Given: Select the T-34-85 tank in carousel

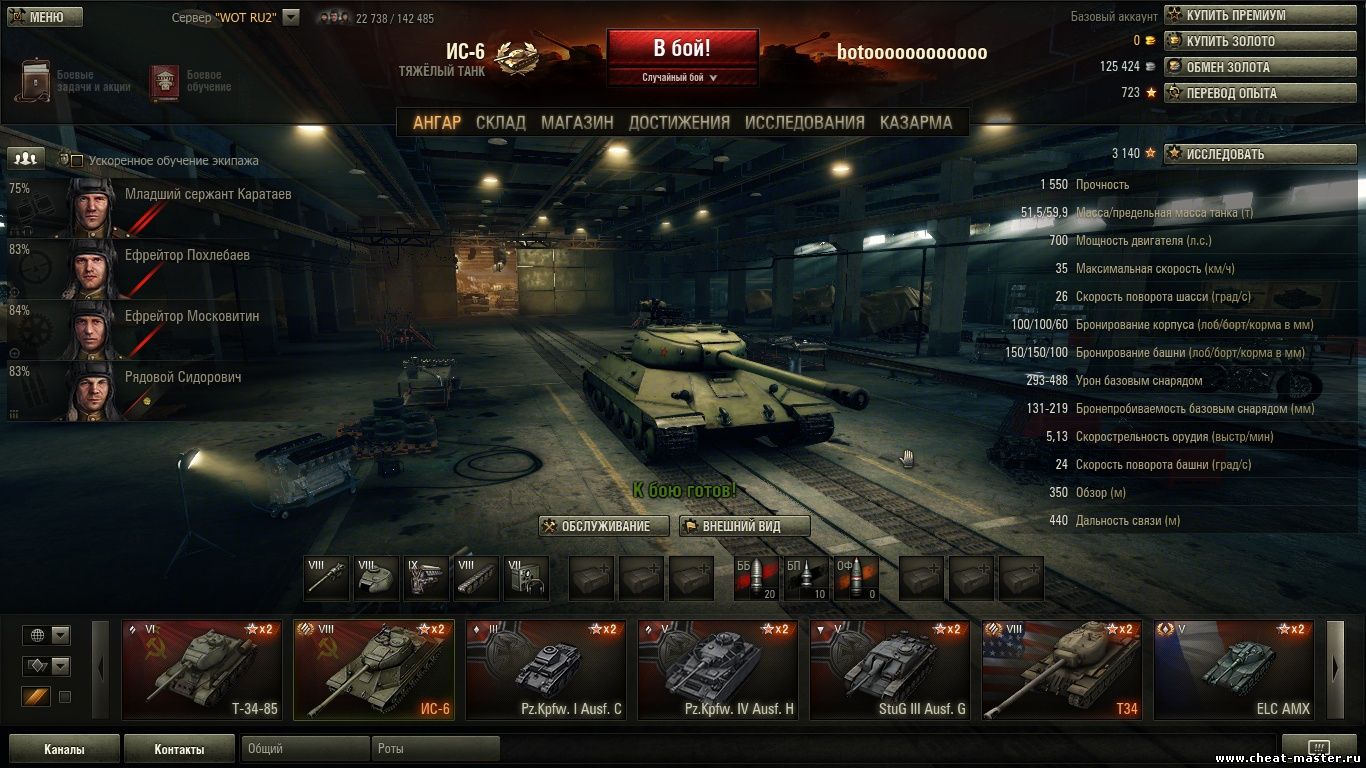Looking at the screenshot, I should (202, 669).
